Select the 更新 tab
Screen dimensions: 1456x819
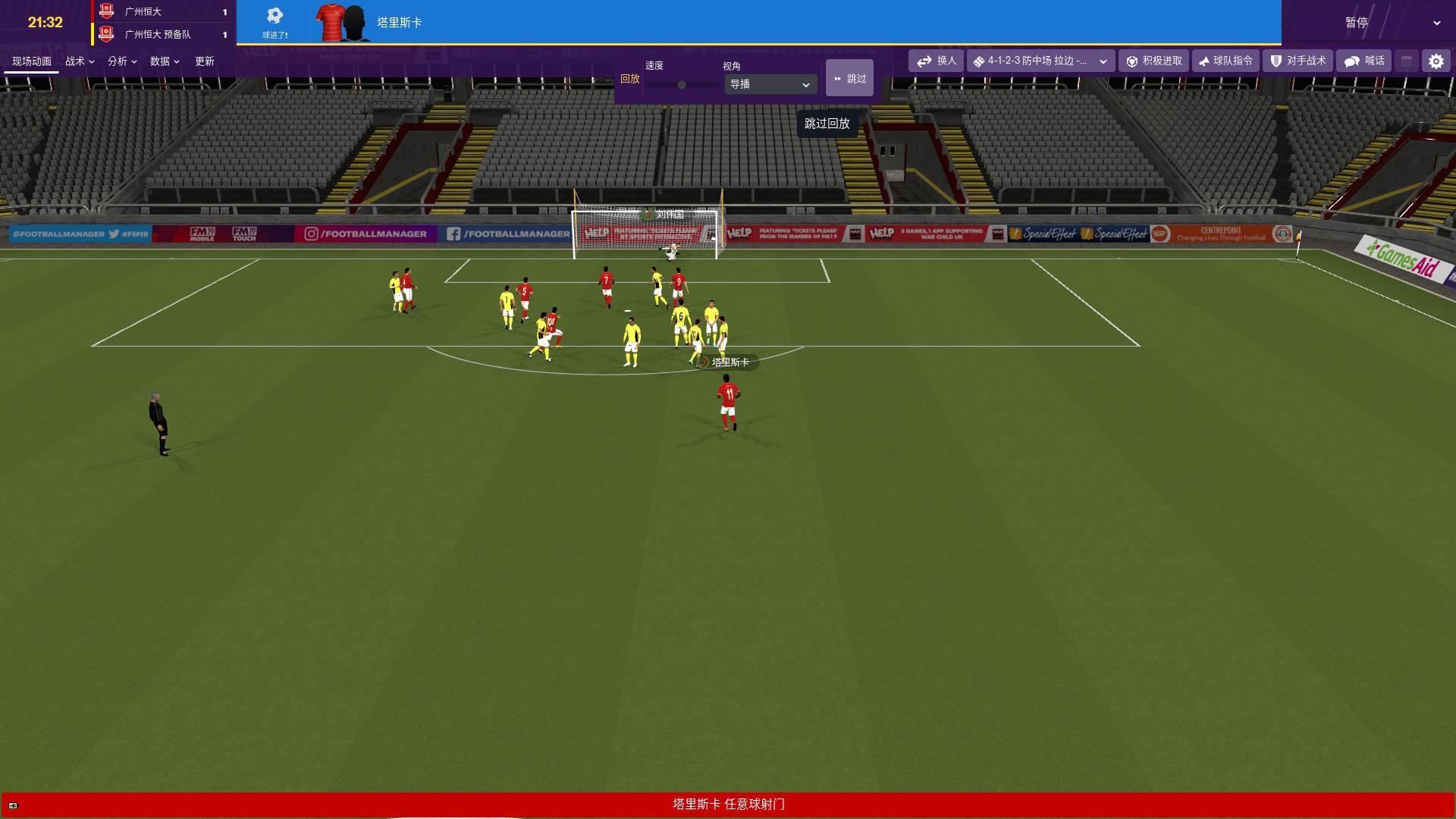click(x=205, y=61)
